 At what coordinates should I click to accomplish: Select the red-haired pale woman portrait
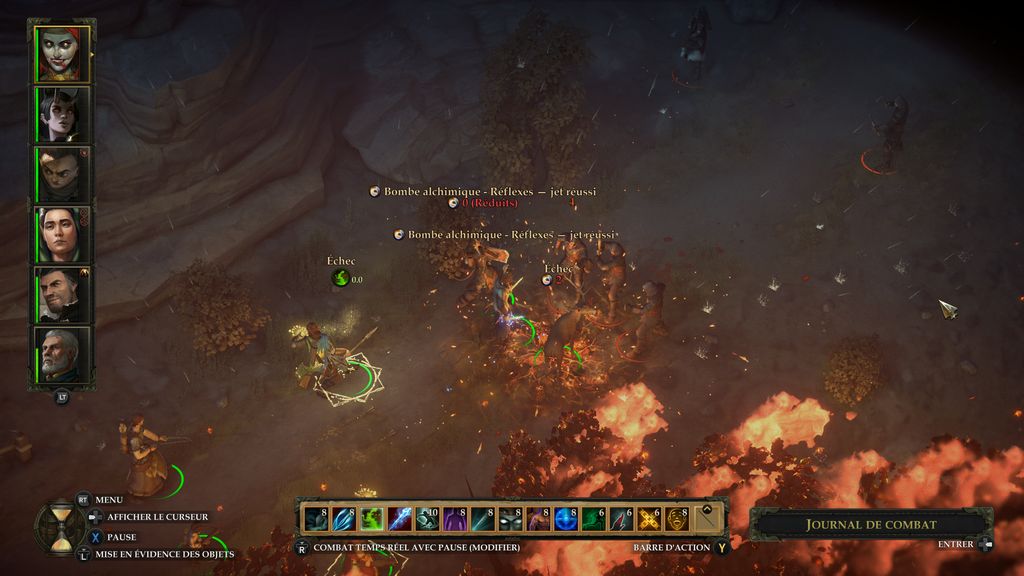pyautogui.click(x=62, y=54)
